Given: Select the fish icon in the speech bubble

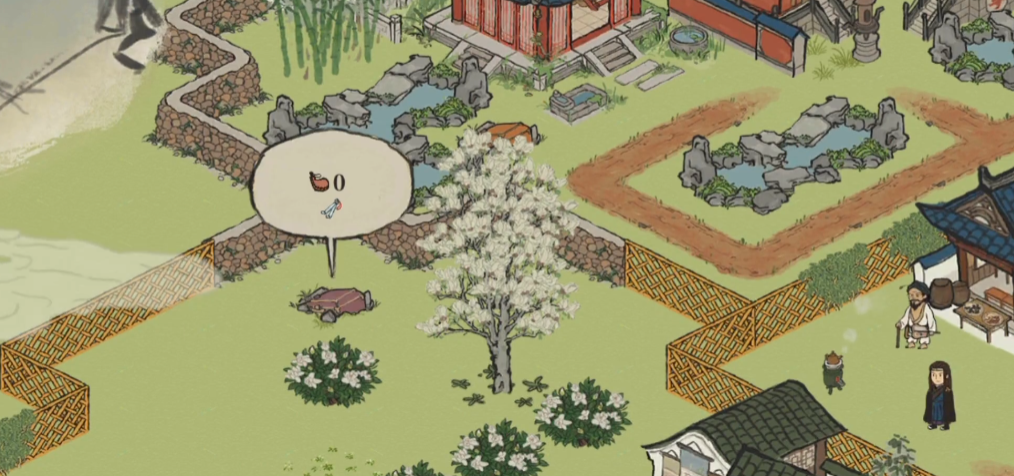Looking at the screenshot, I should pos(331,209).
